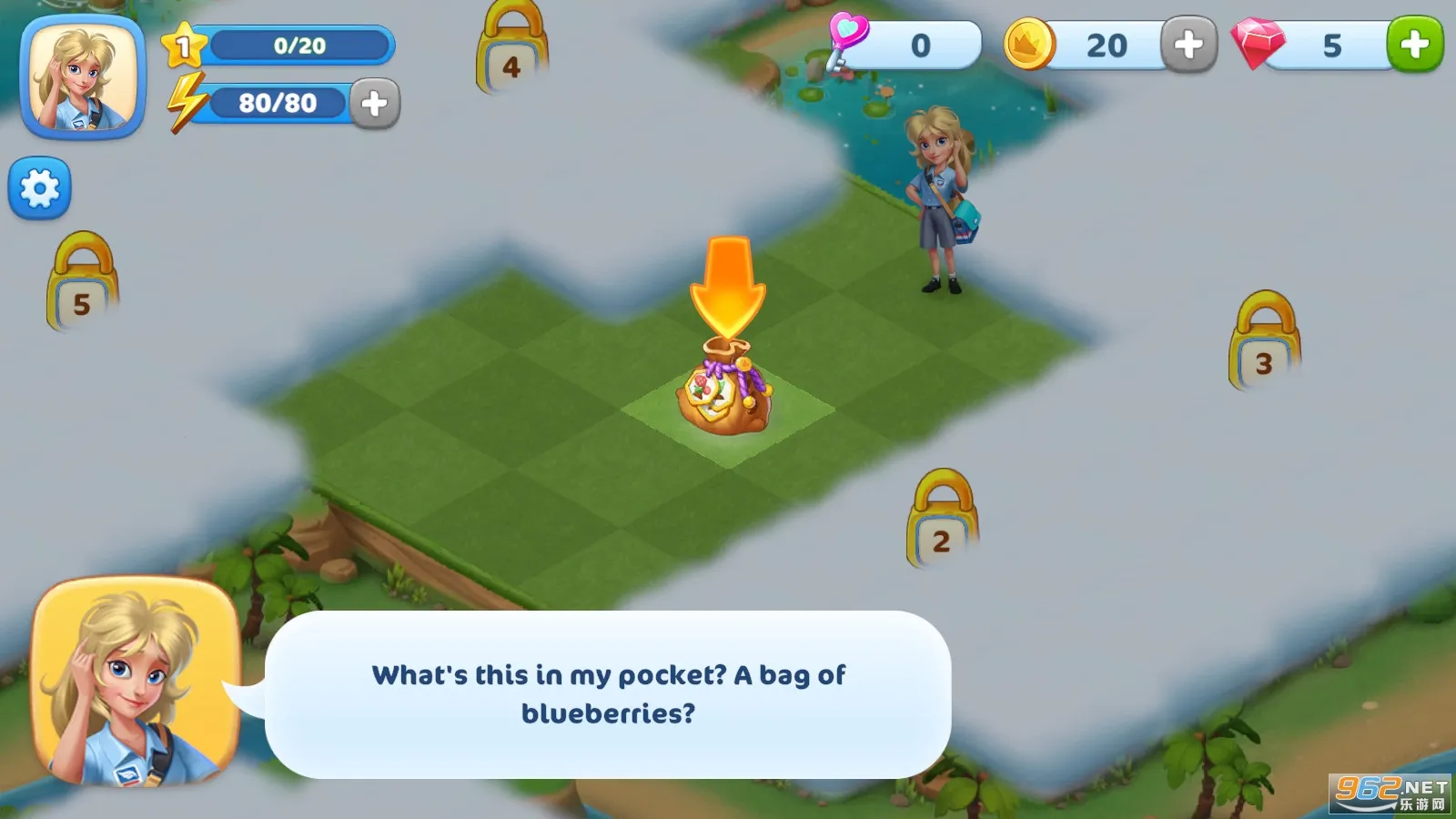This screenshot has width=1456, height=819.
Task: Tap the lightning energy bolt icon
Action: tap(188, 102)
